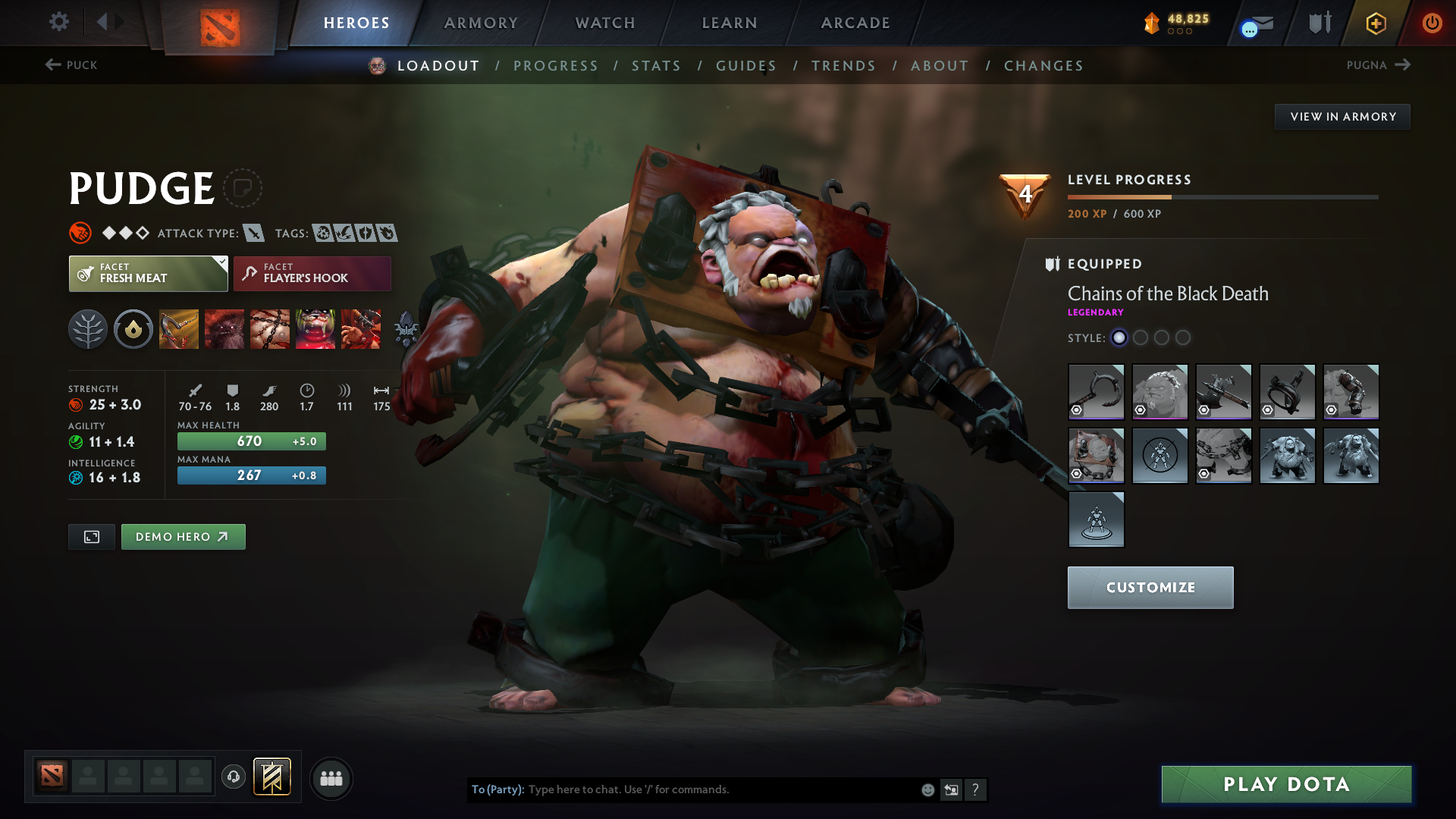
Task: Click the Aghanim's Scepter upgrade icon
Action: click(406, 329)
